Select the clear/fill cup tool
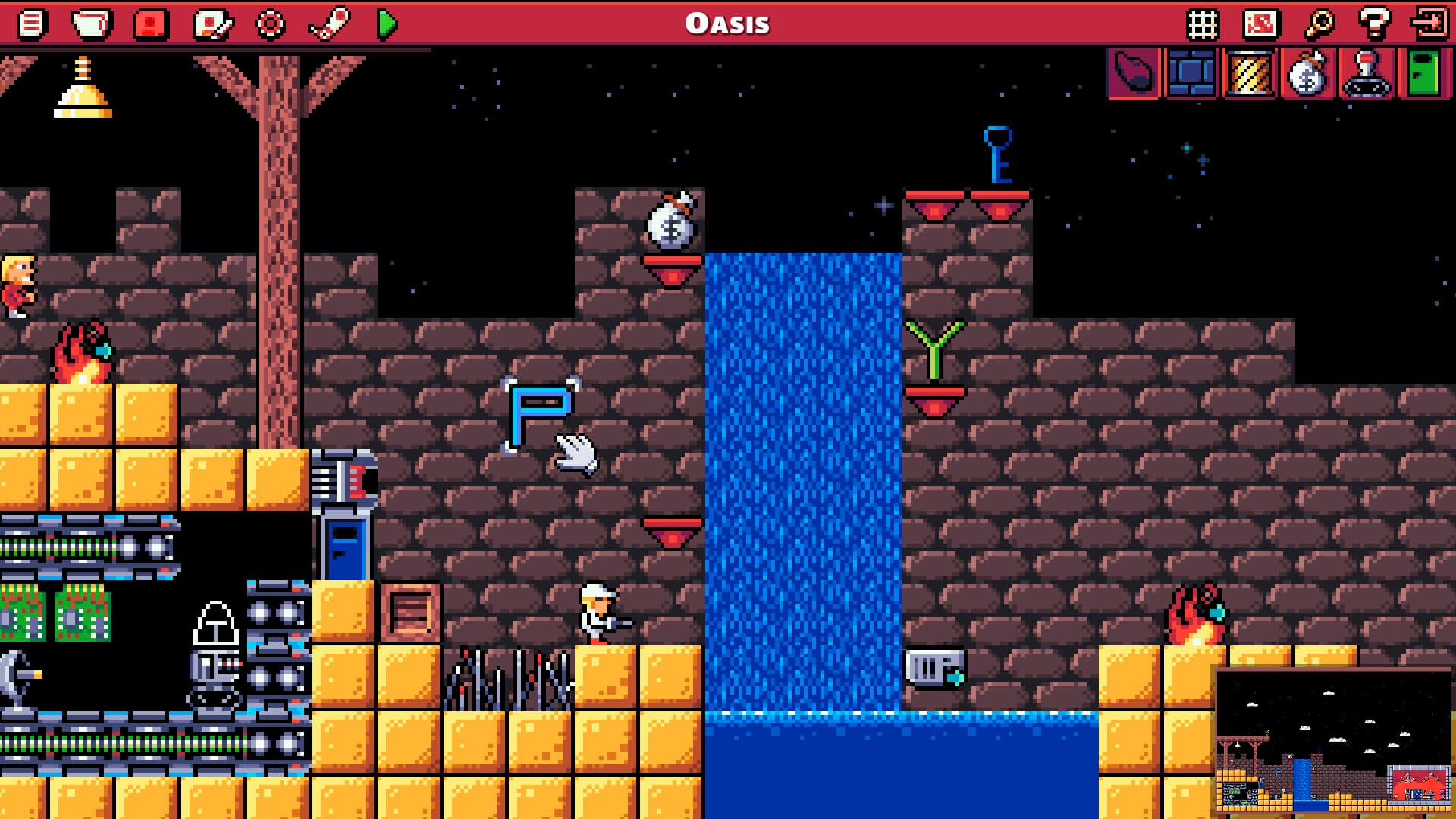Screen dimensions: 1456x819 point(91,23)
